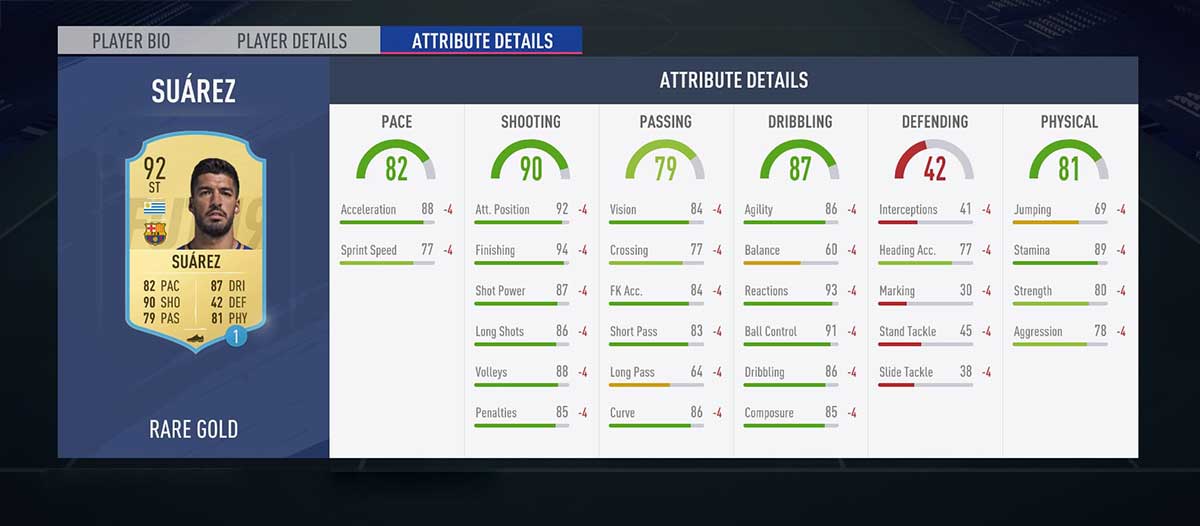
Task: Switch to the Player Bio tab
Action: pyautogui.click(x=131, y=41)
